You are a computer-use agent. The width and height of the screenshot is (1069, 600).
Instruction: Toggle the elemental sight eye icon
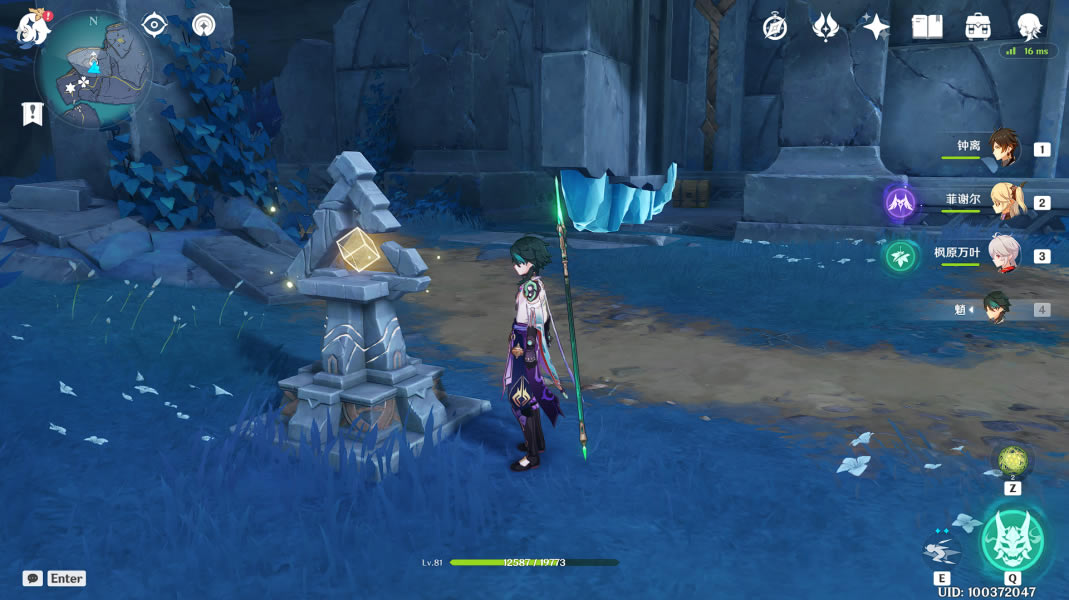tap(154, 25)
